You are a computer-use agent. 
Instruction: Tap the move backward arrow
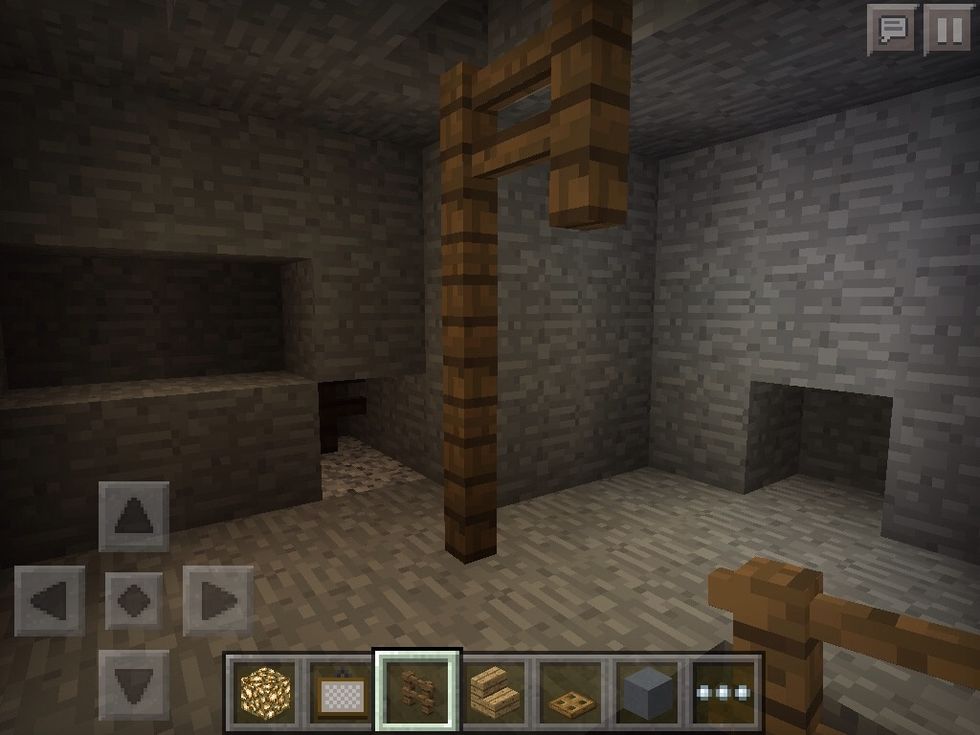click(133, 685)
